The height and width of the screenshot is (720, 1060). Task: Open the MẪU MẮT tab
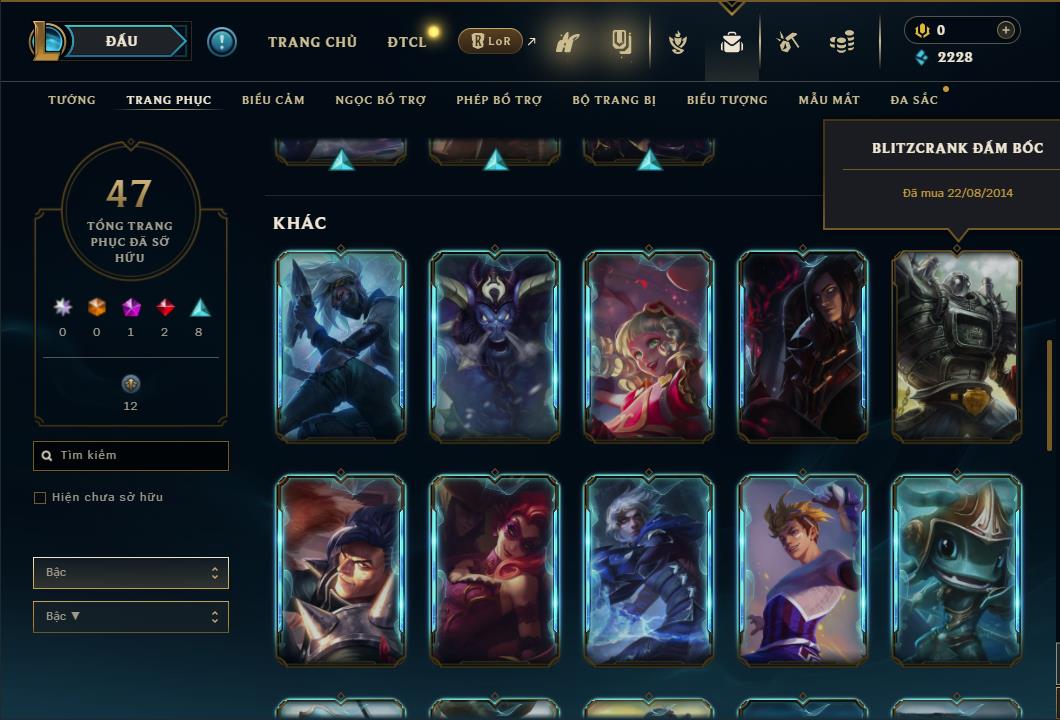[x=829, y=100]
